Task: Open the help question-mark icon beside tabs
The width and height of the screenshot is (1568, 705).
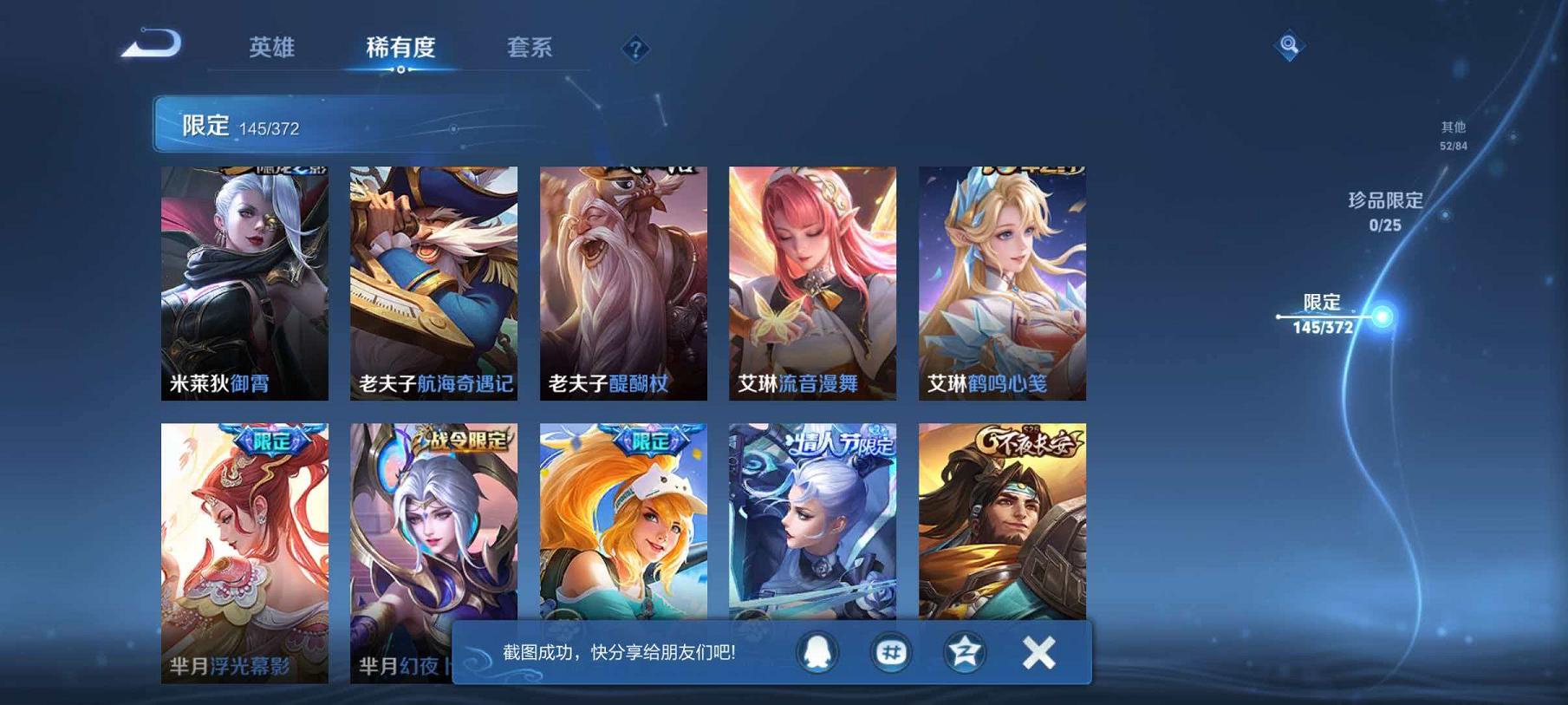Action: coord(636,49)
